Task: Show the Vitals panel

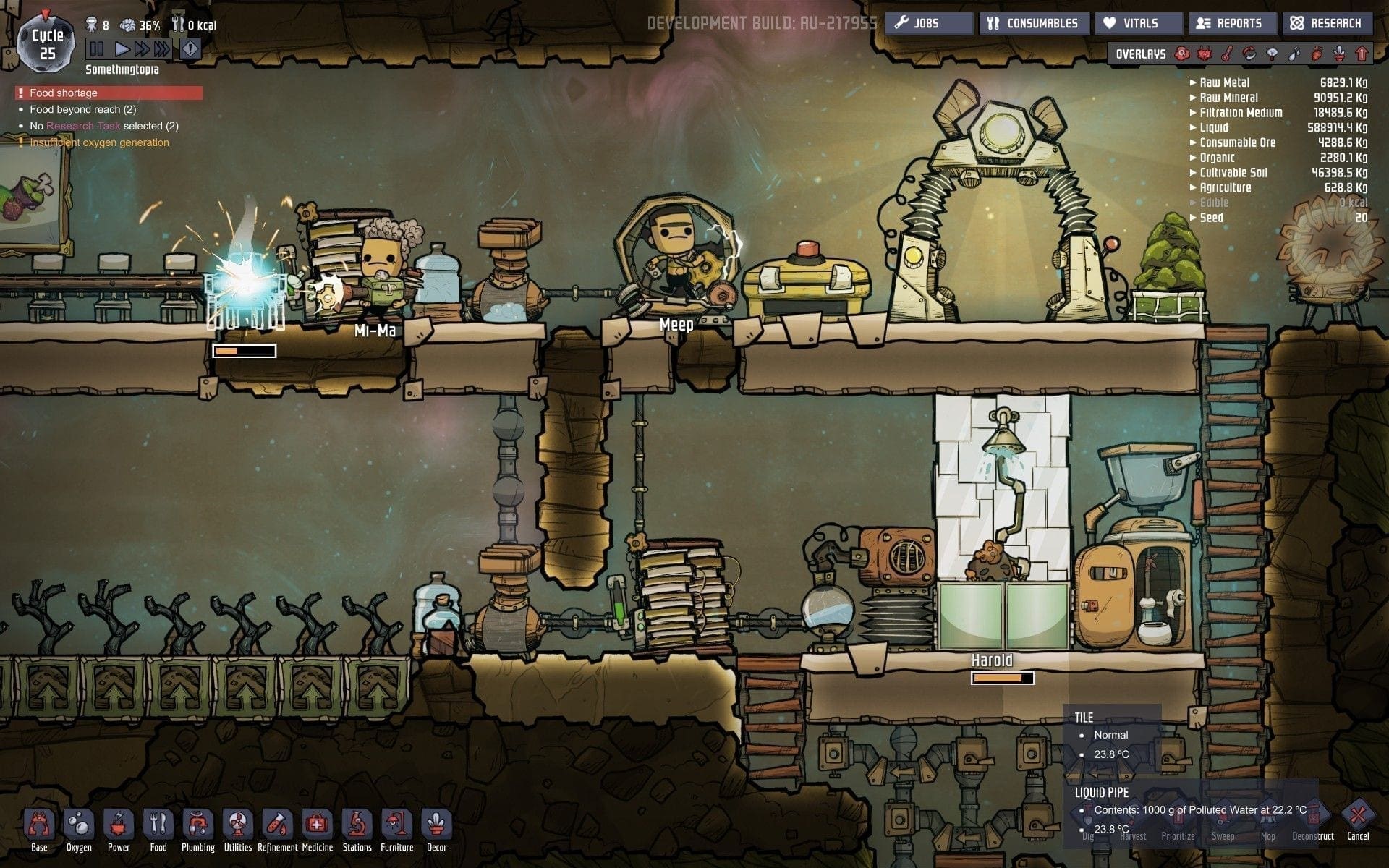Action: 1139,23
